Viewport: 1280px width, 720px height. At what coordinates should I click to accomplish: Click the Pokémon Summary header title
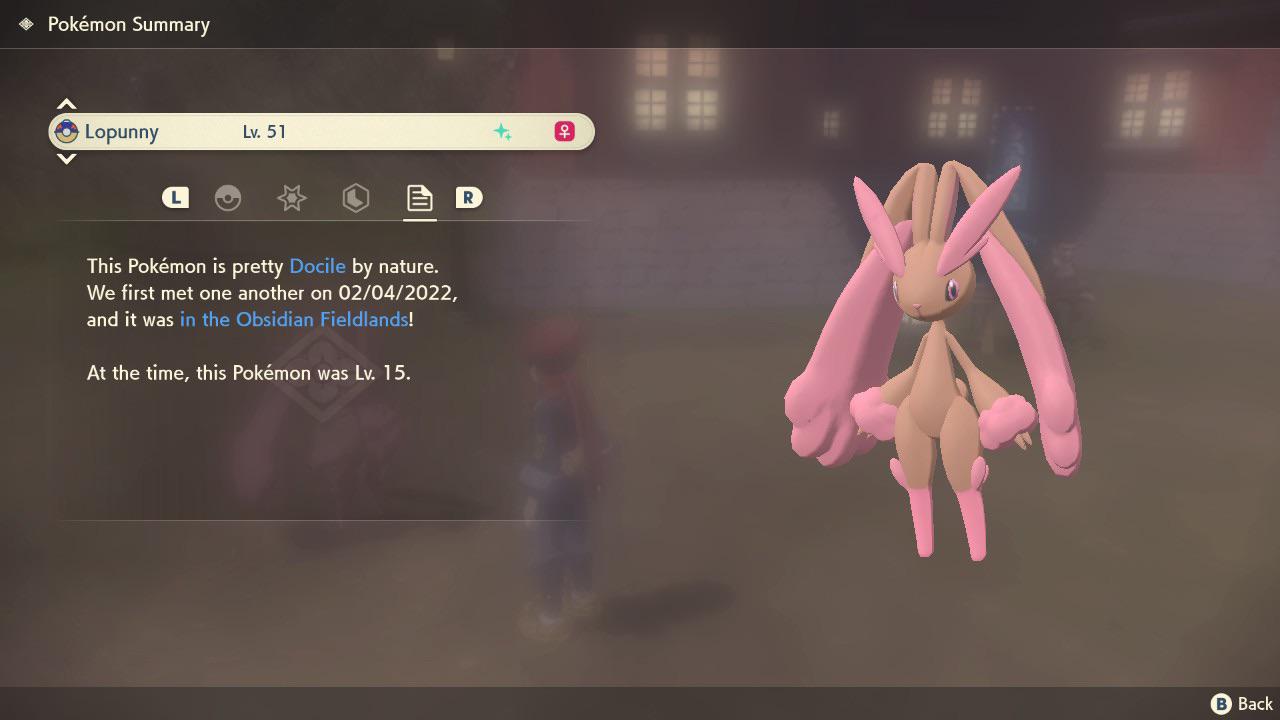tap(128, 24)
